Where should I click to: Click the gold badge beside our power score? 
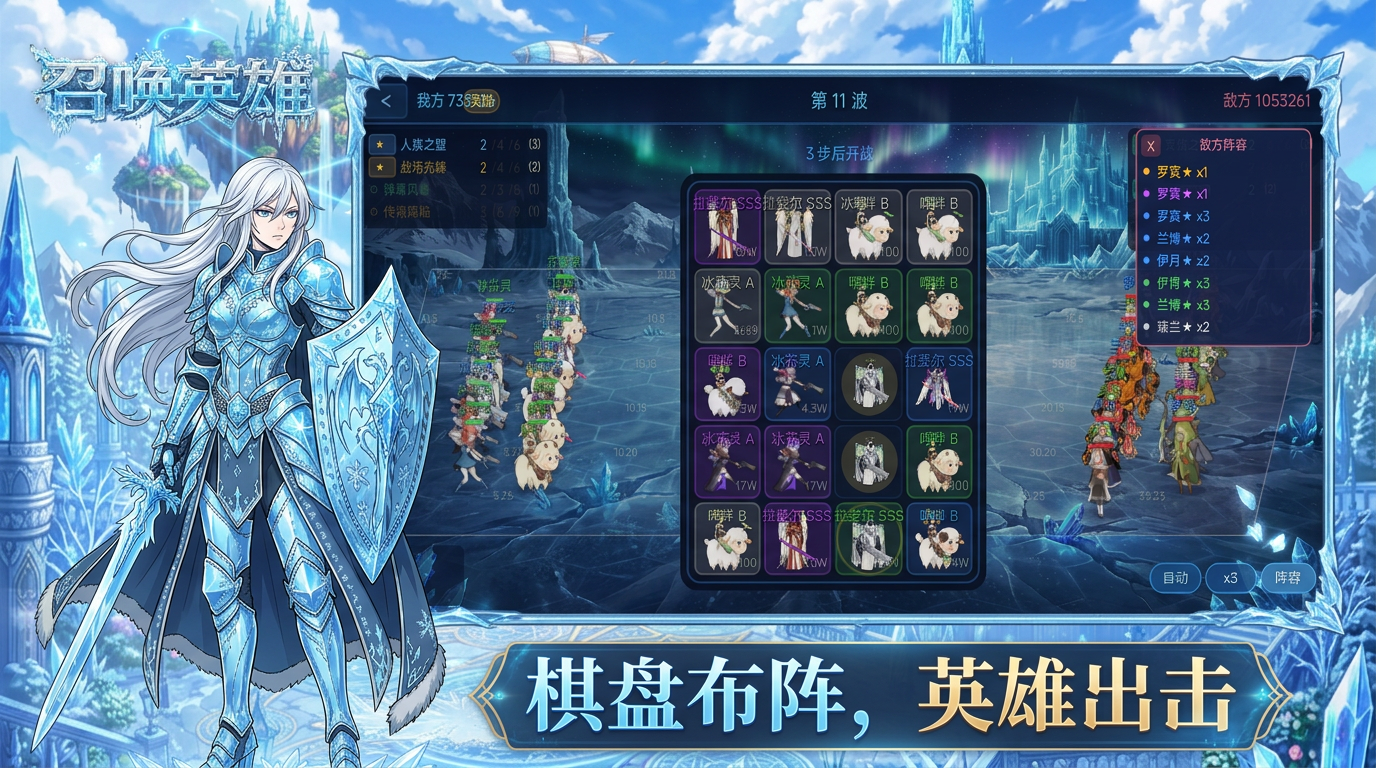point(483,101)
